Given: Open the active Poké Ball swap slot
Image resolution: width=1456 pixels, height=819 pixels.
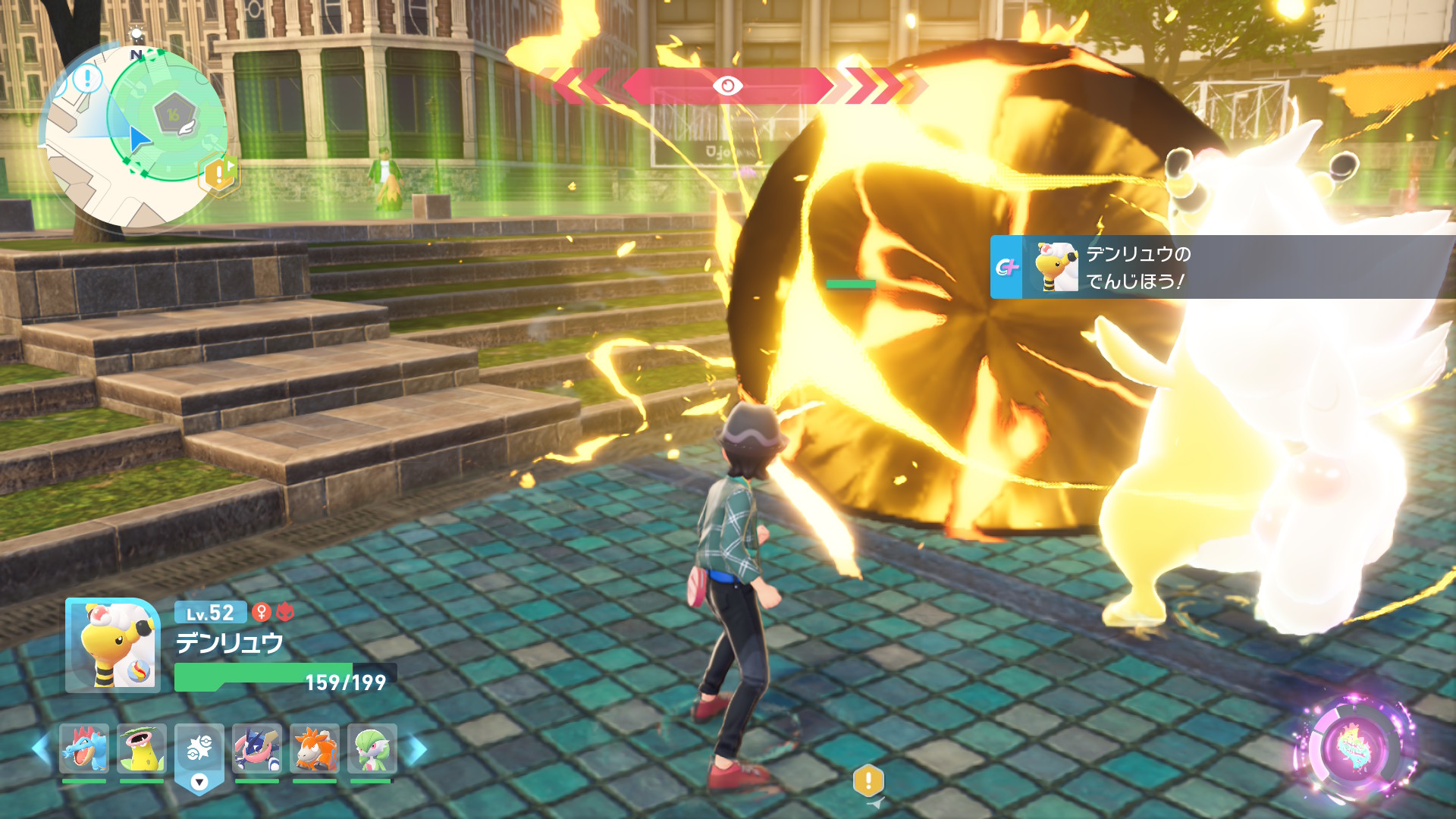Looking at the screenshot, I should [199, 755].
